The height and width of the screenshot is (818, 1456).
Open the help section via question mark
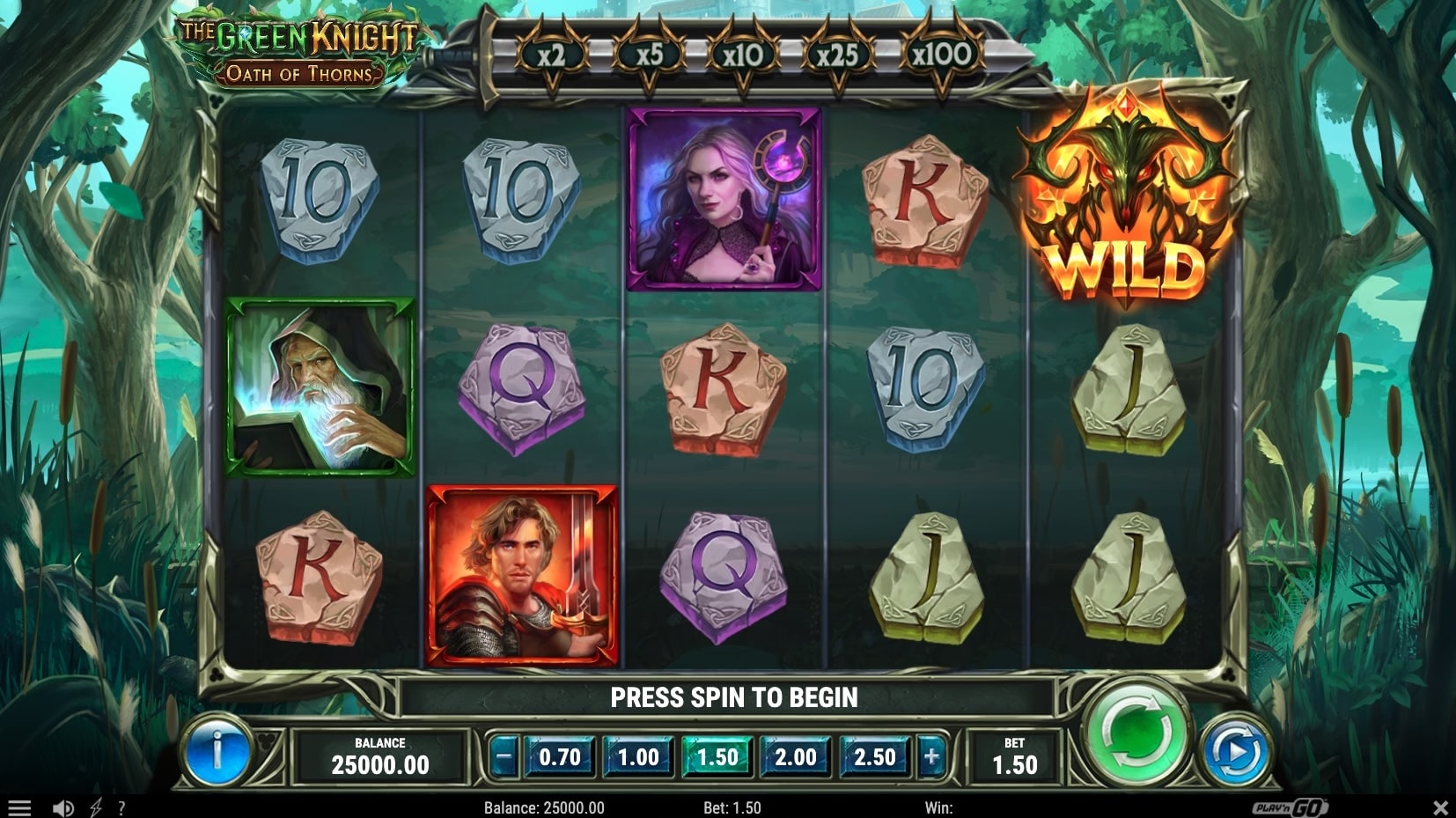123,806
